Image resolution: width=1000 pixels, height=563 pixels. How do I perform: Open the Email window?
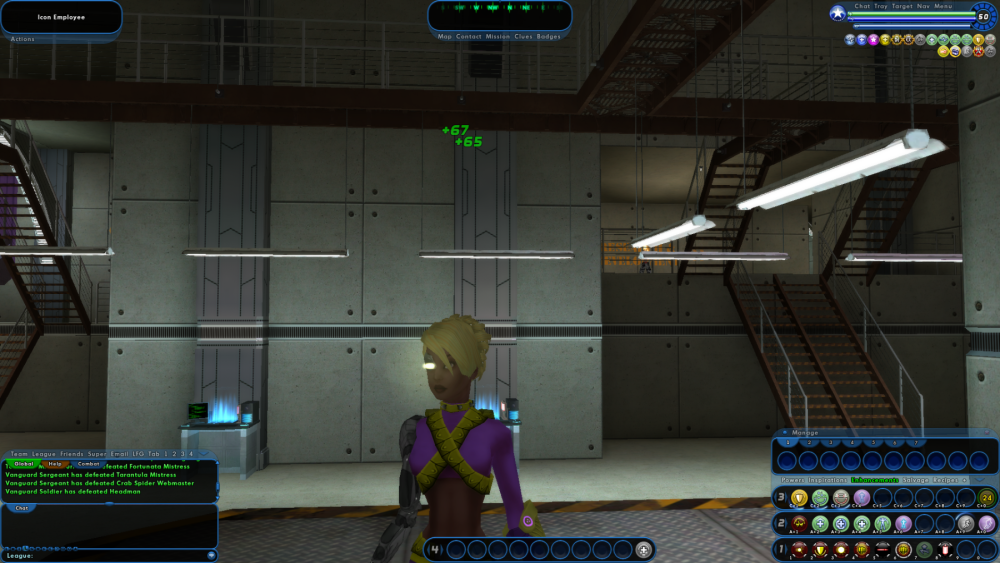pos(119,454)
